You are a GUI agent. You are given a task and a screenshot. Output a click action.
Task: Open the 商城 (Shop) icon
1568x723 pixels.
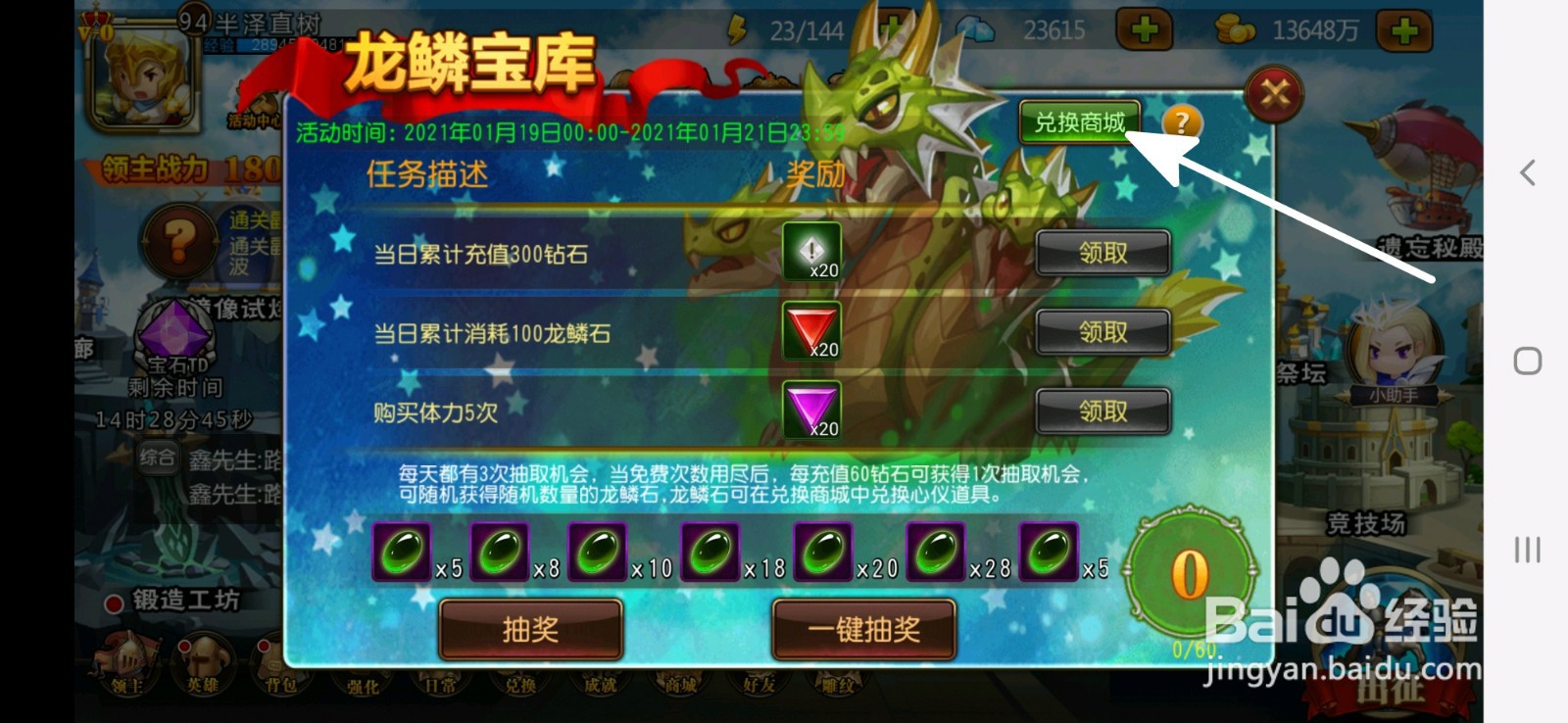pos(680,681)
